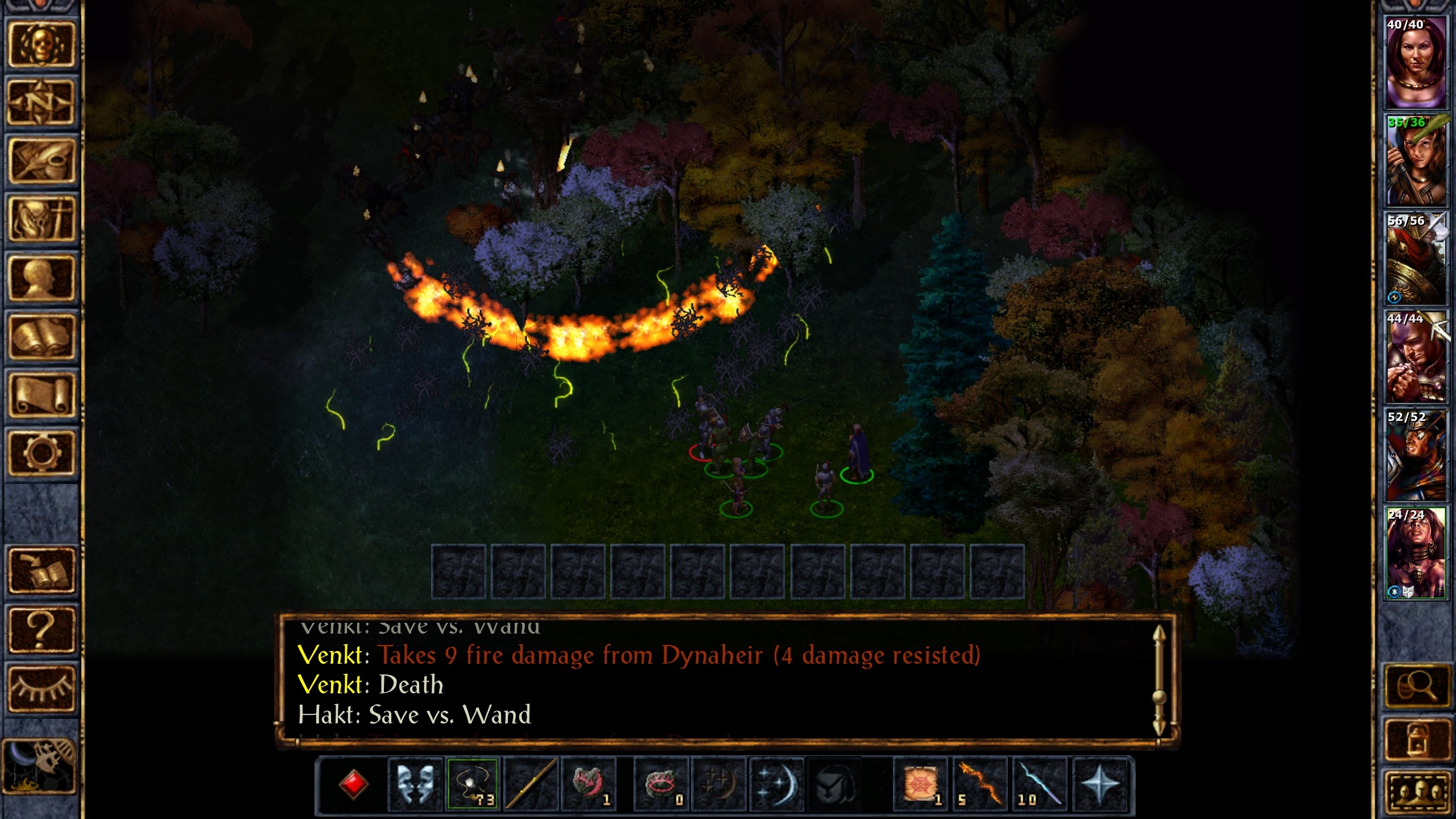Equip the quarterstaff weapon slot

coord(531,783)
